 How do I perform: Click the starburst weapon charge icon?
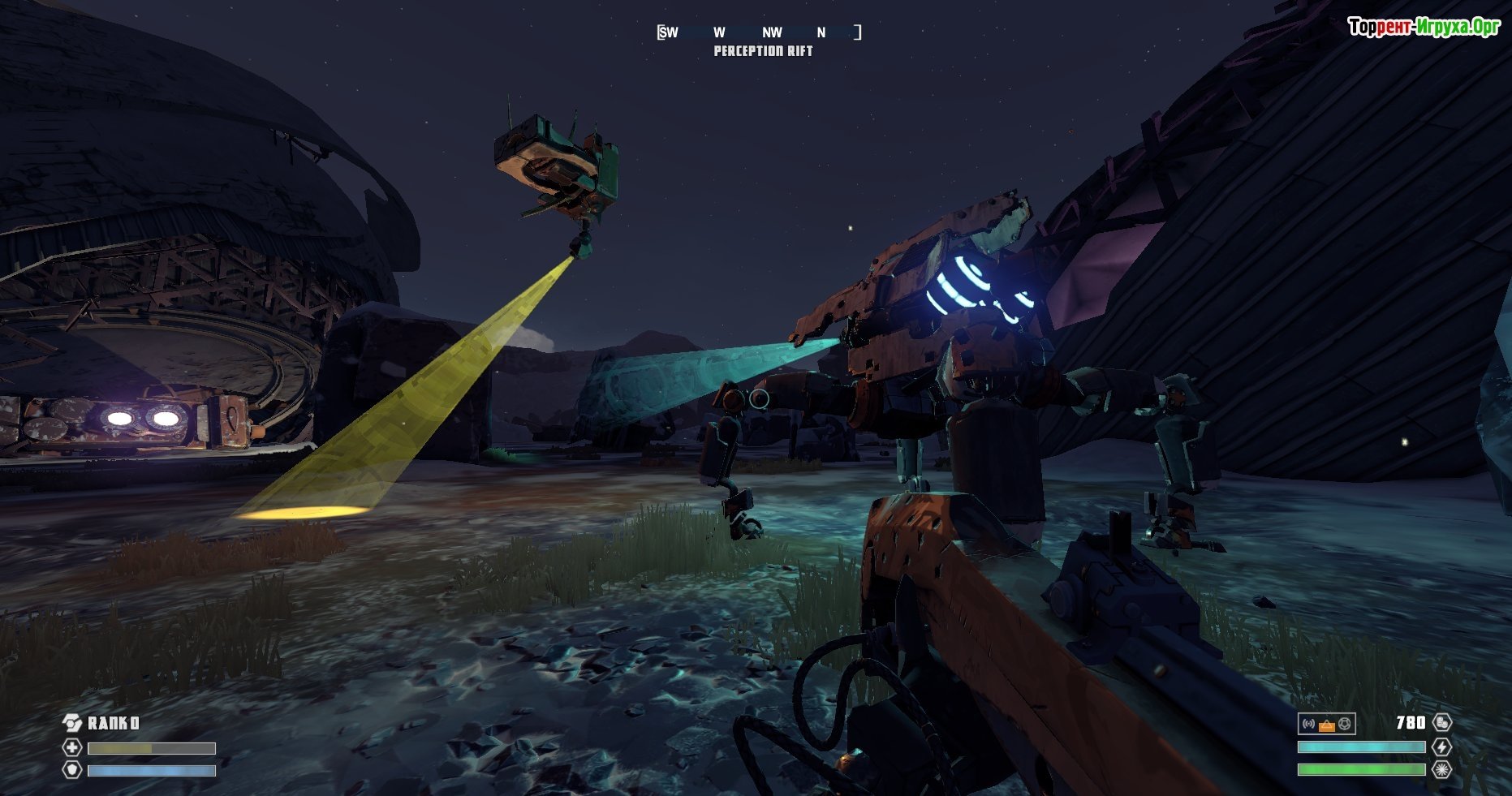point(1442,769)
